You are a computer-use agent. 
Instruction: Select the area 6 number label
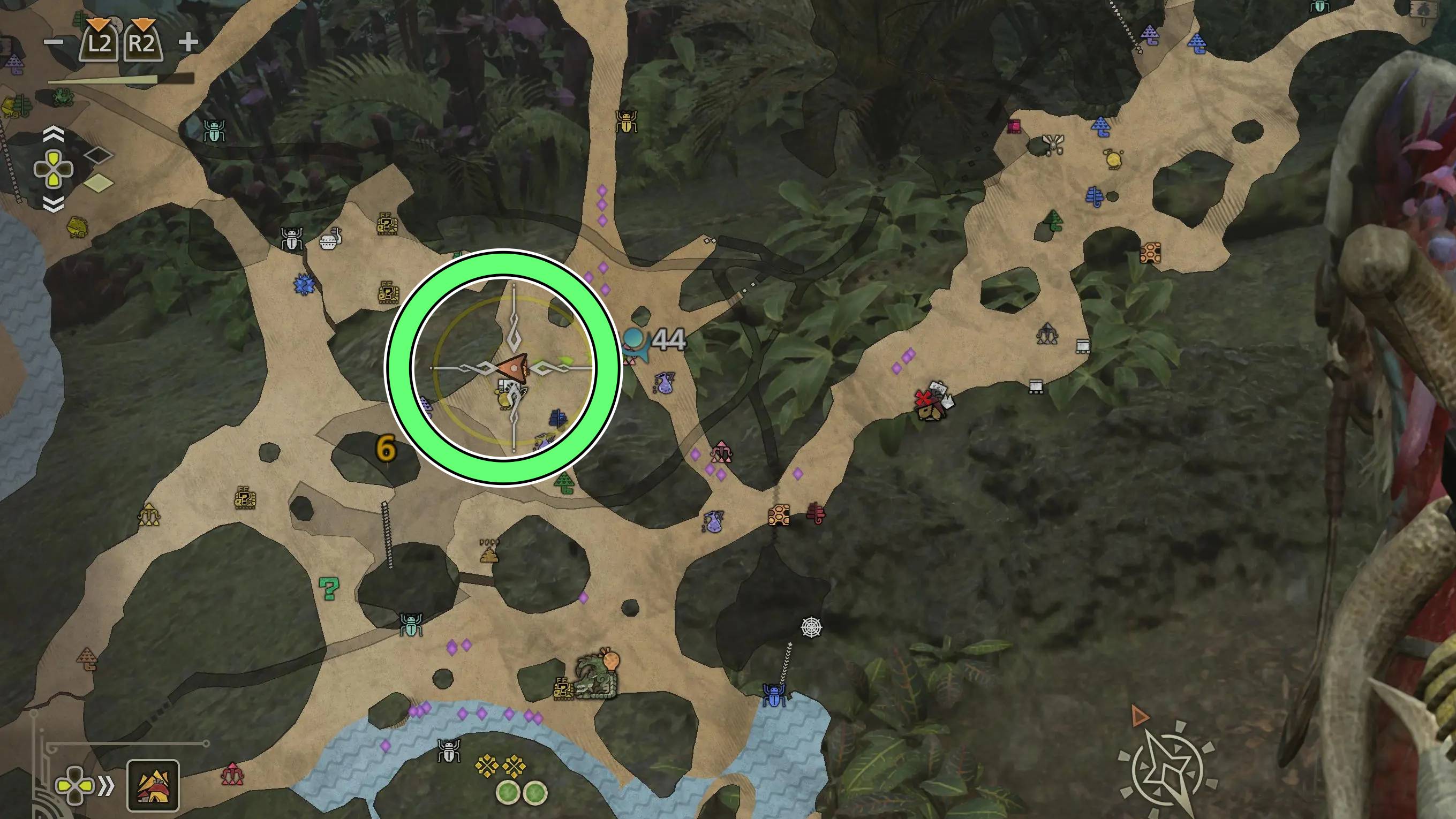tap(386, 449)
